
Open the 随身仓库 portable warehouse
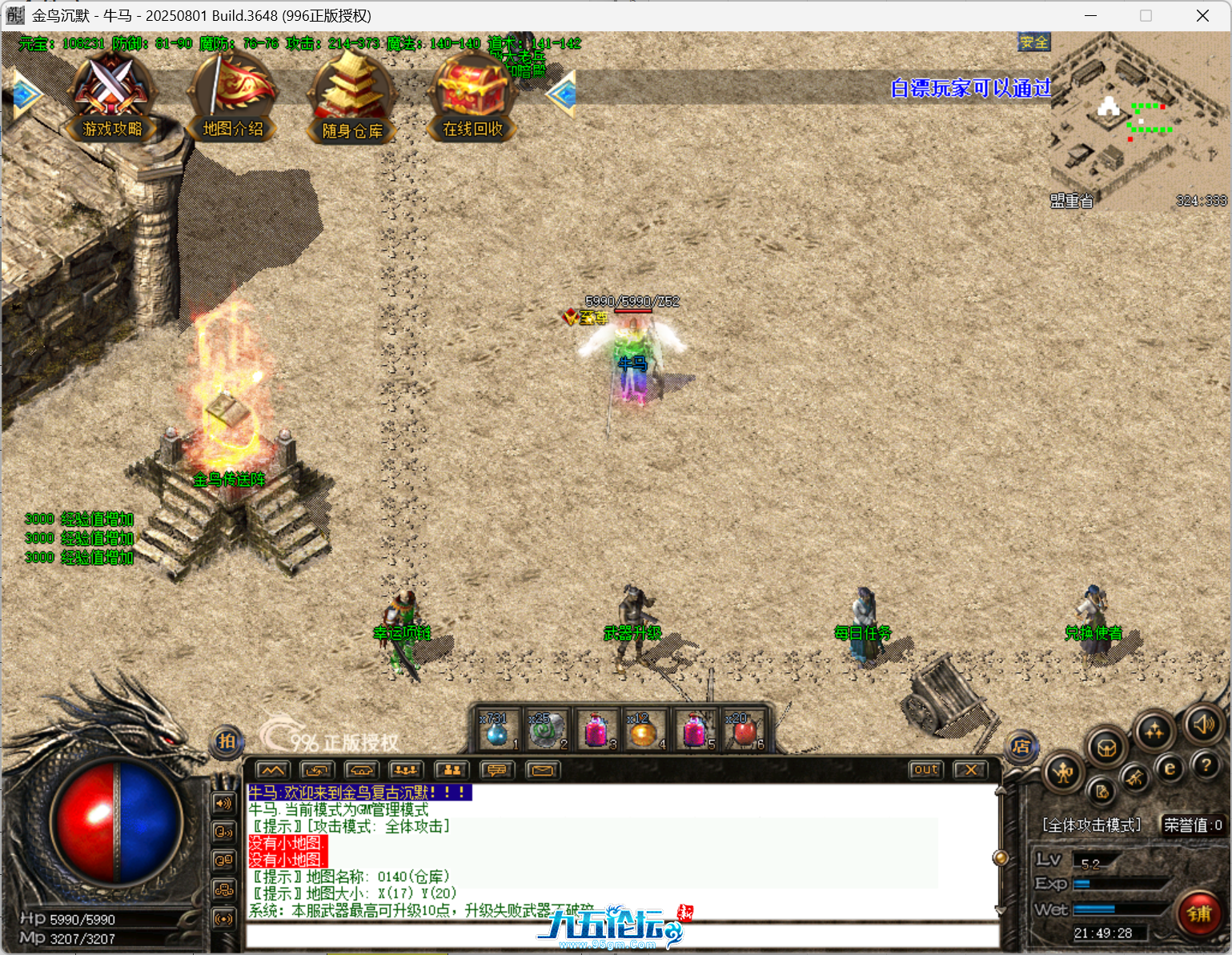[x=351, y=96]
